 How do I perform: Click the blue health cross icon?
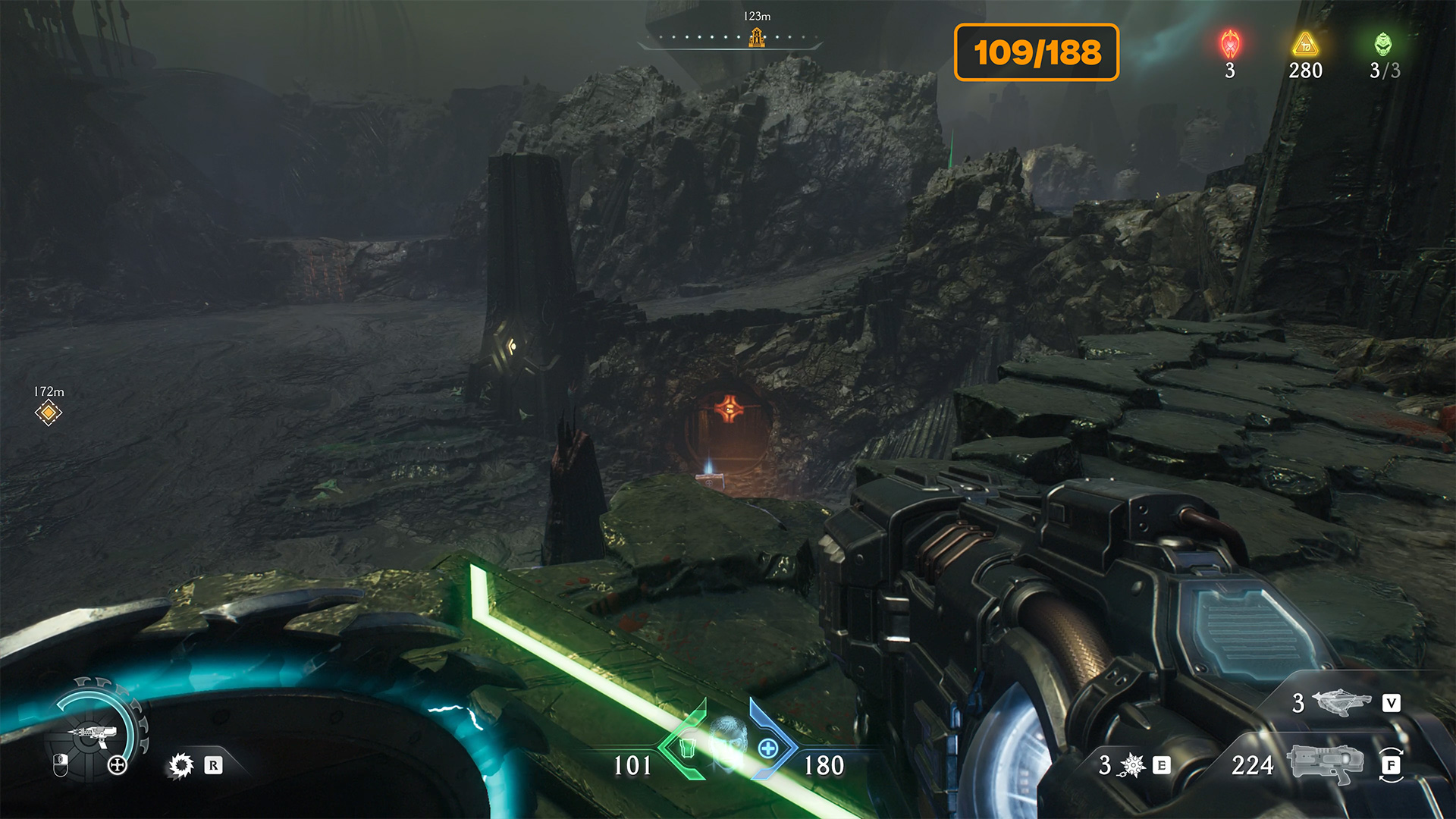[x=768, y=748]
